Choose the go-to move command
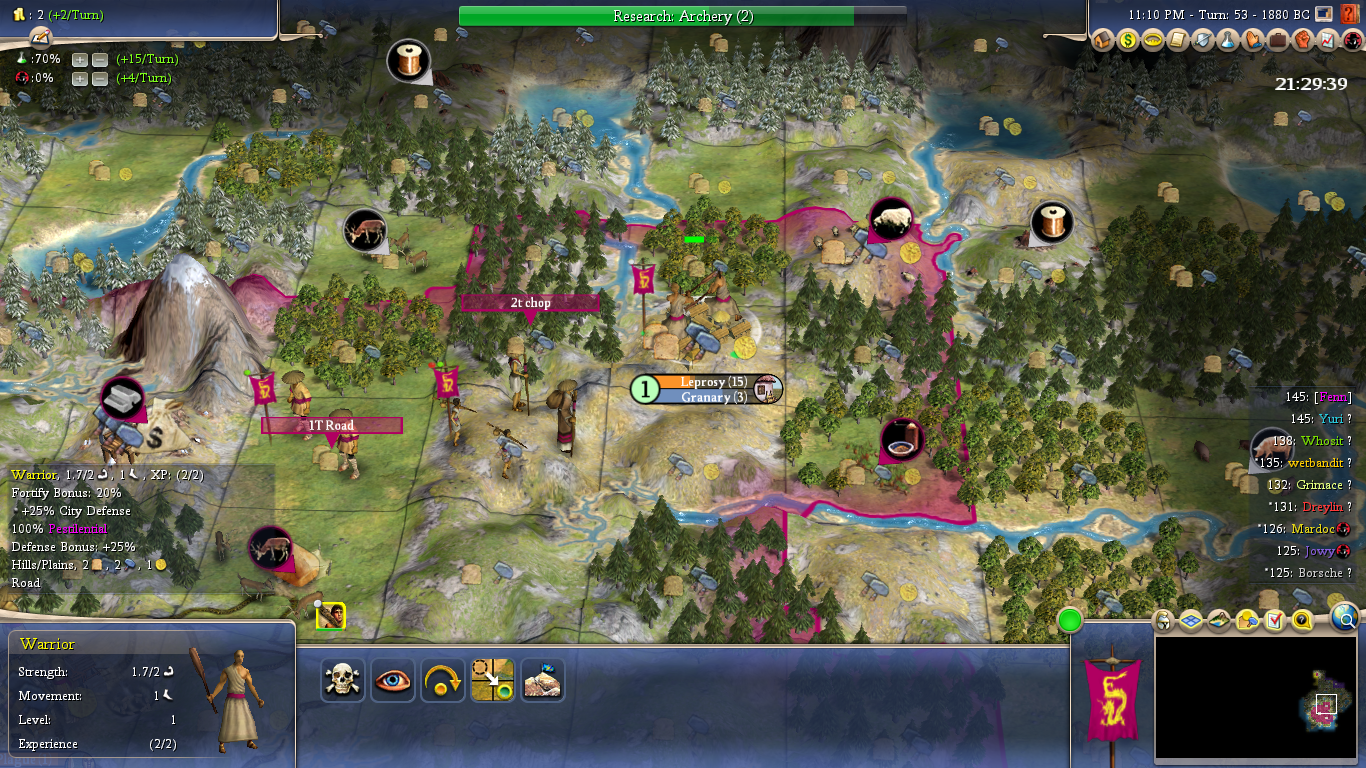 coord(493,680)
